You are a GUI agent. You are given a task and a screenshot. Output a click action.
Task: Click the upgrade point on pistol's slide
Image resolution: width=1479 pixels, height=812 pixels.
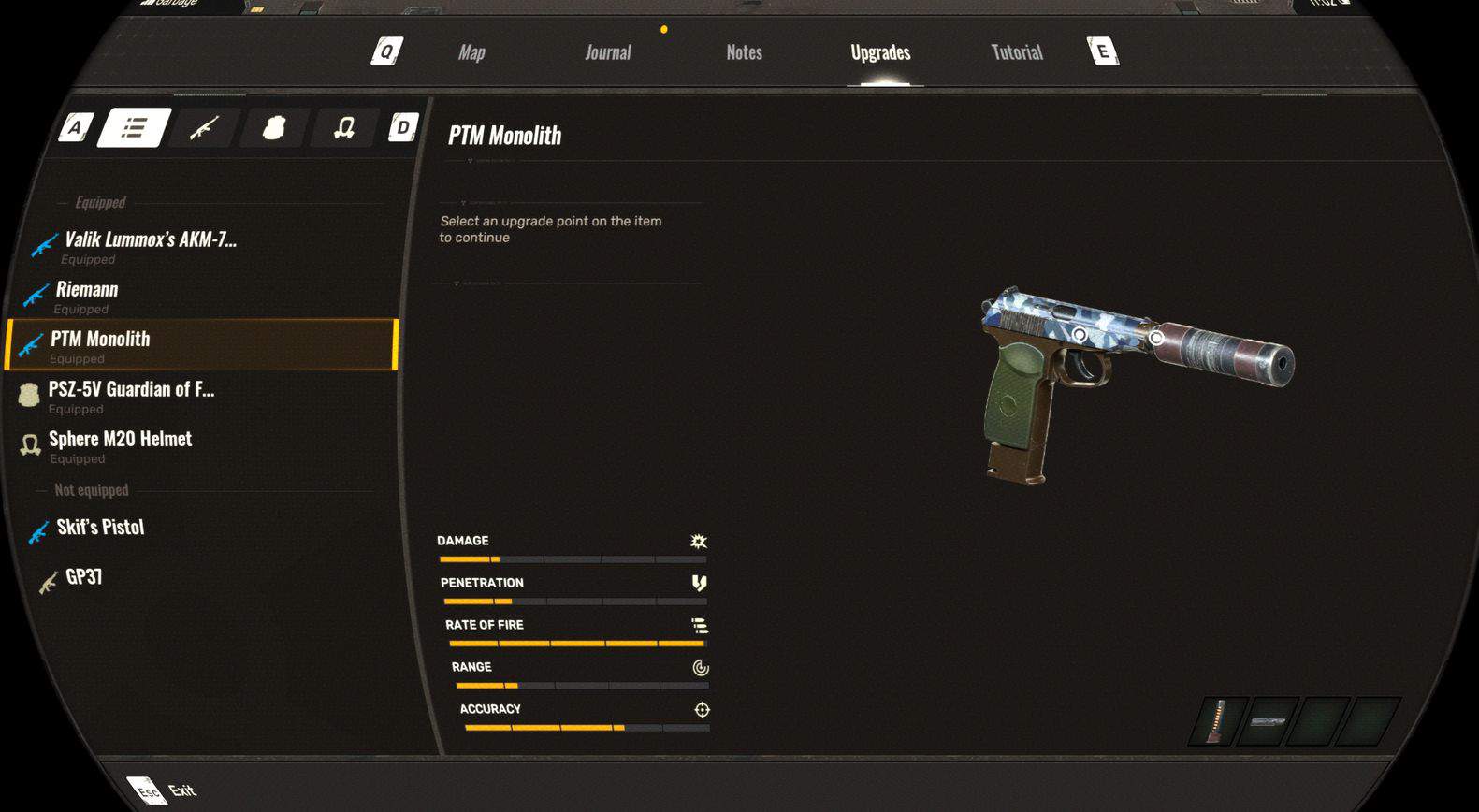pyautogui.click(x=1080, y=334)
